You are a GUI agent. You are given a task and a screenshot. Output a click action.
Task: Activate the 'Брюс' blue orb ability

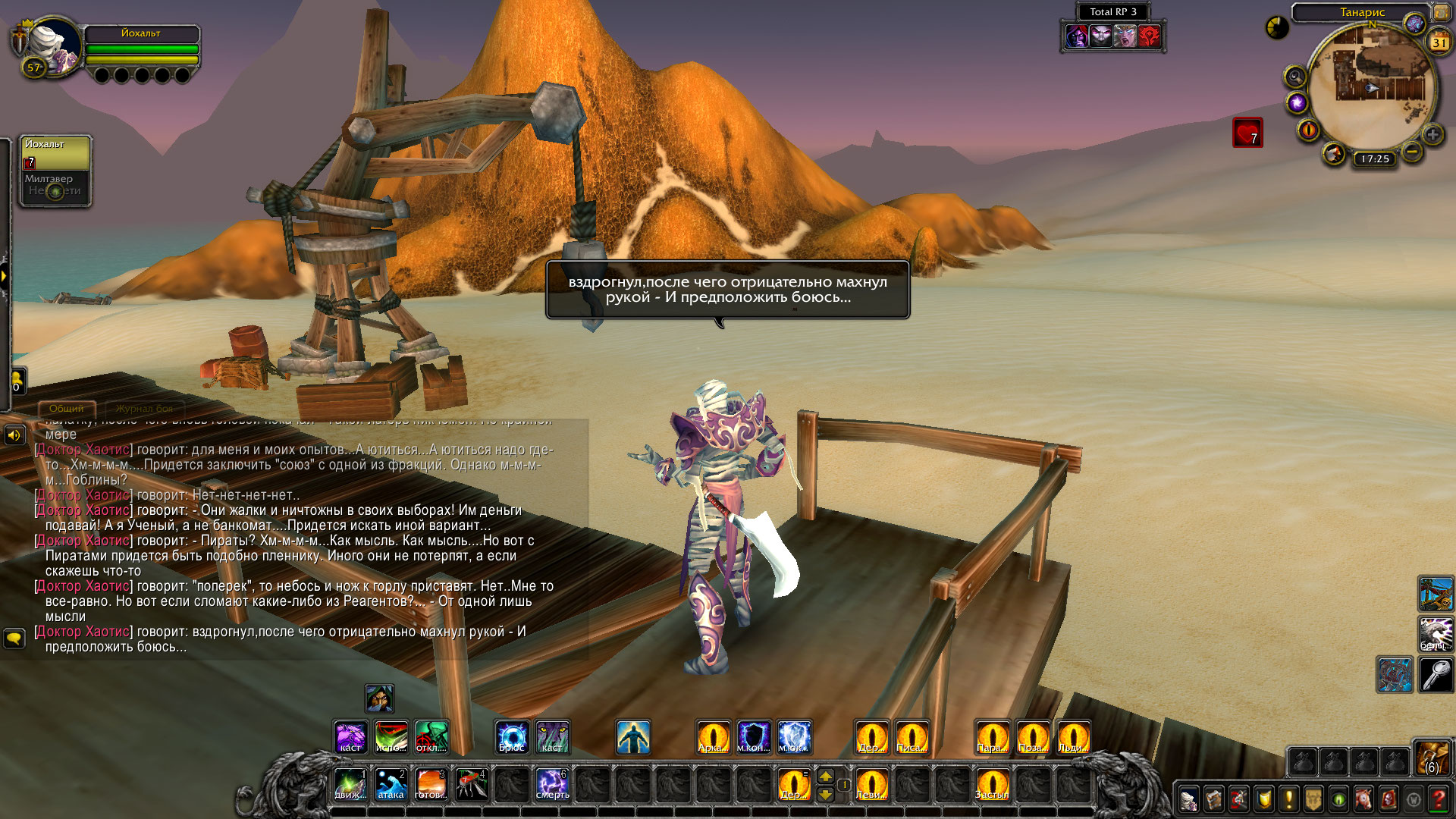512,737
